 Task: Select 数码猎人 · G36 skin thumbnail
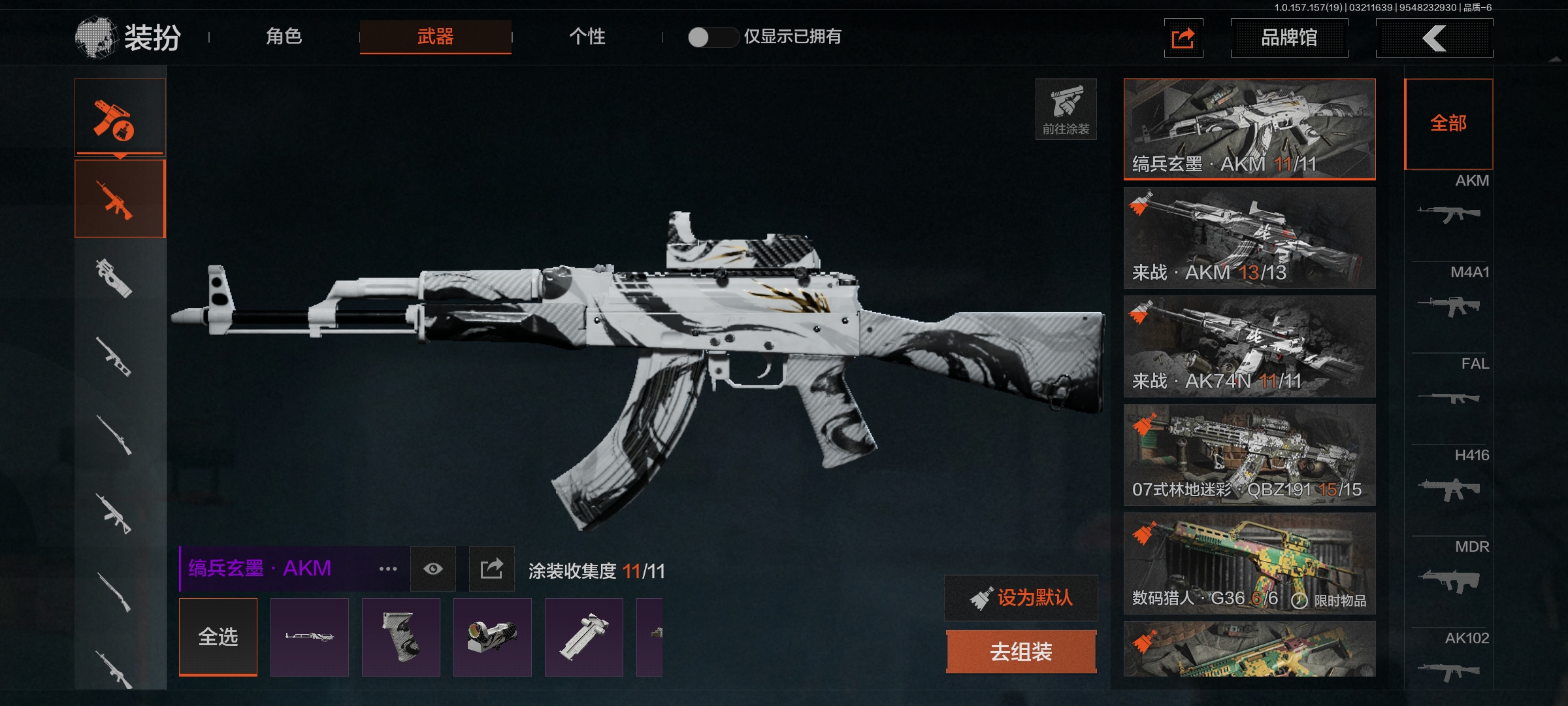[x=1249, y=563]
